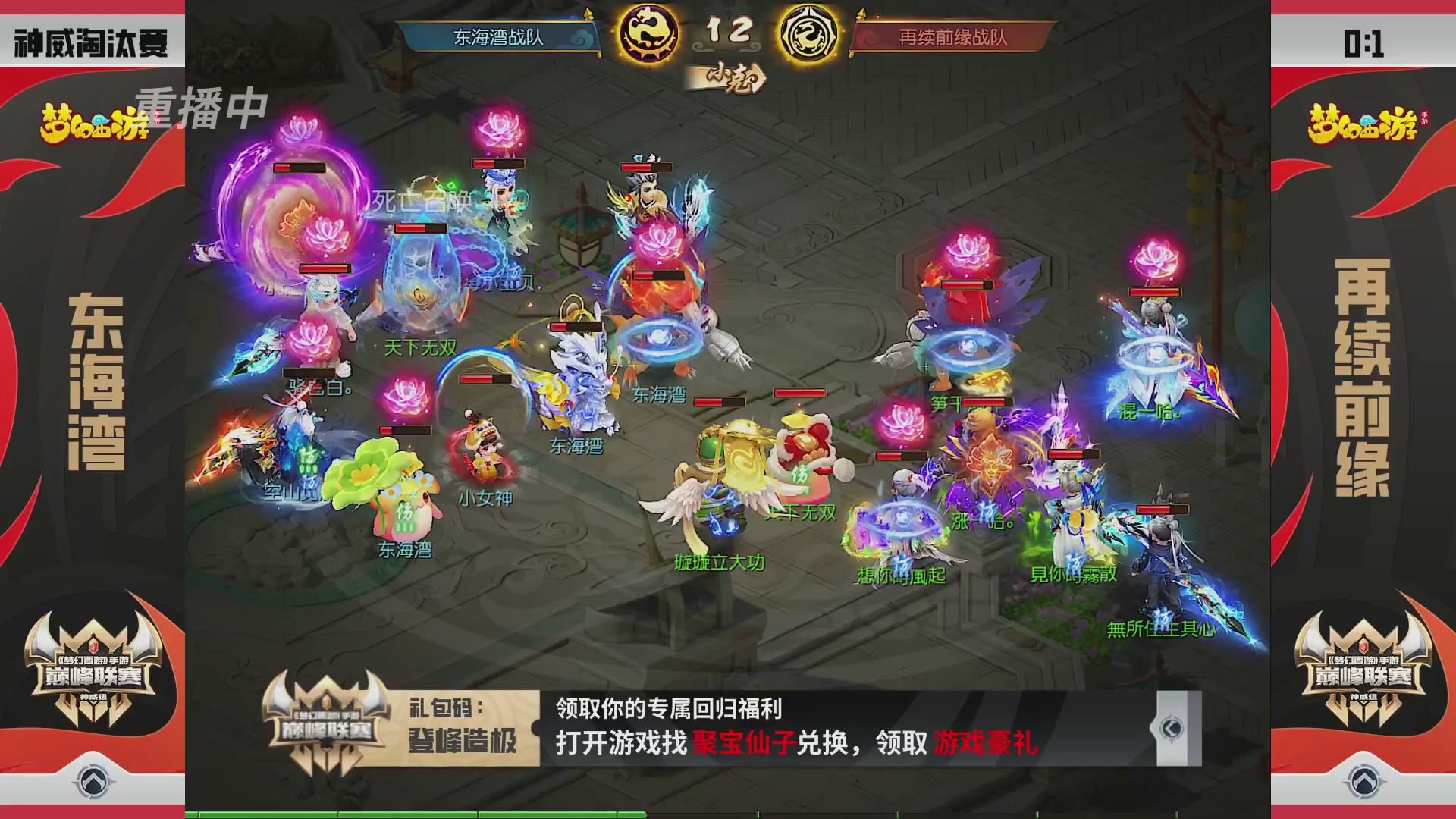Open the 小克 commentator badge below the score
The width and height of the screenshot is (1456, 819).
(x=730, y=76)
